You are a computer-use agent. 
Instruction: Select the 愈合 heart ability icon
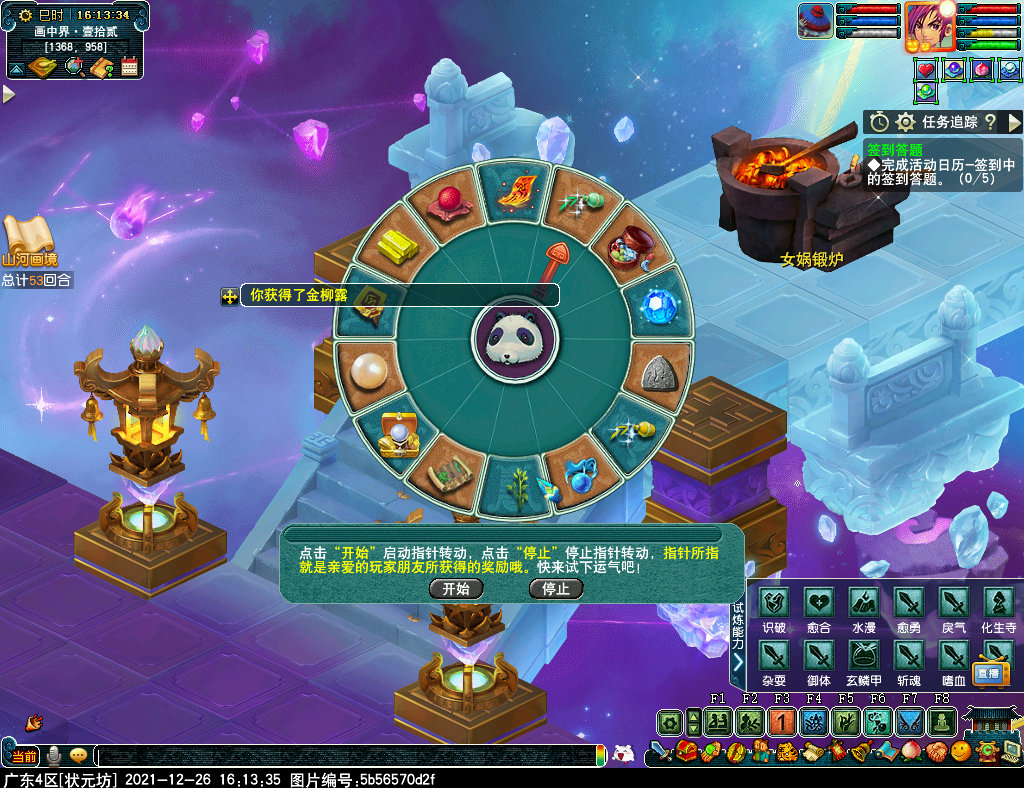coord(819,602)
